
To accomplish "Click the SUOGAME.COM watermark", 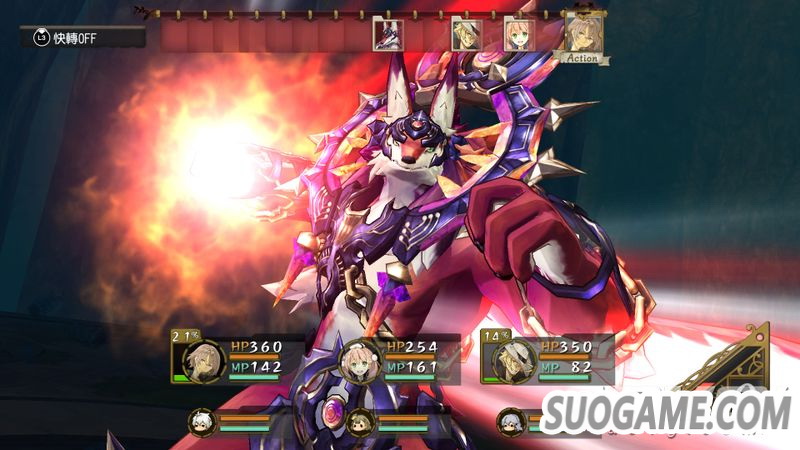I will (667, 410).
